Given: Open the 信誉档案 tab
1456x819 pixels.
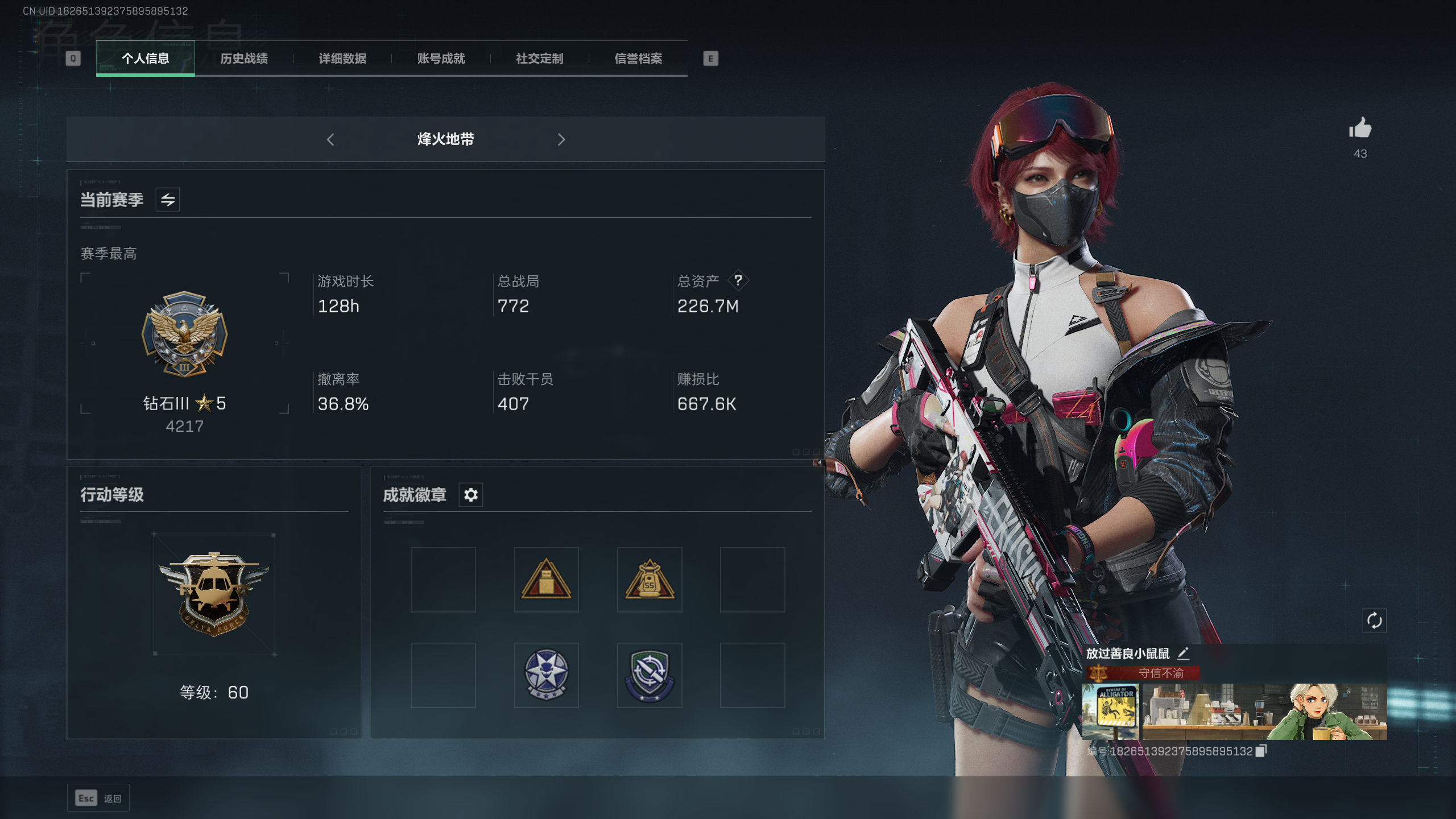Looking at the screenshot, I should 638,59.
